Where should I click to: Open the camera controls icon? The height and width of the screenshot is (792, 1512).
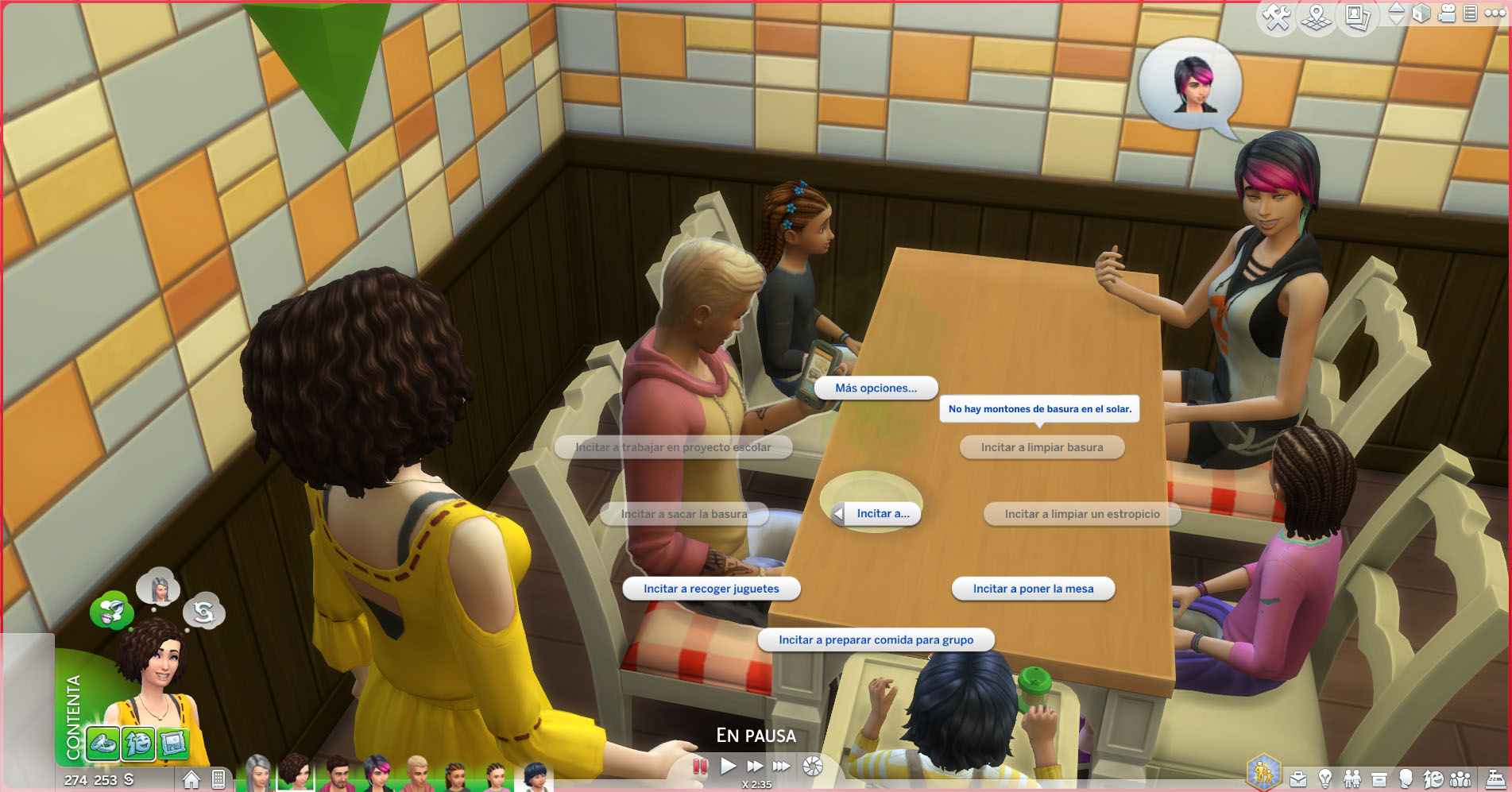coord(1448,14)
